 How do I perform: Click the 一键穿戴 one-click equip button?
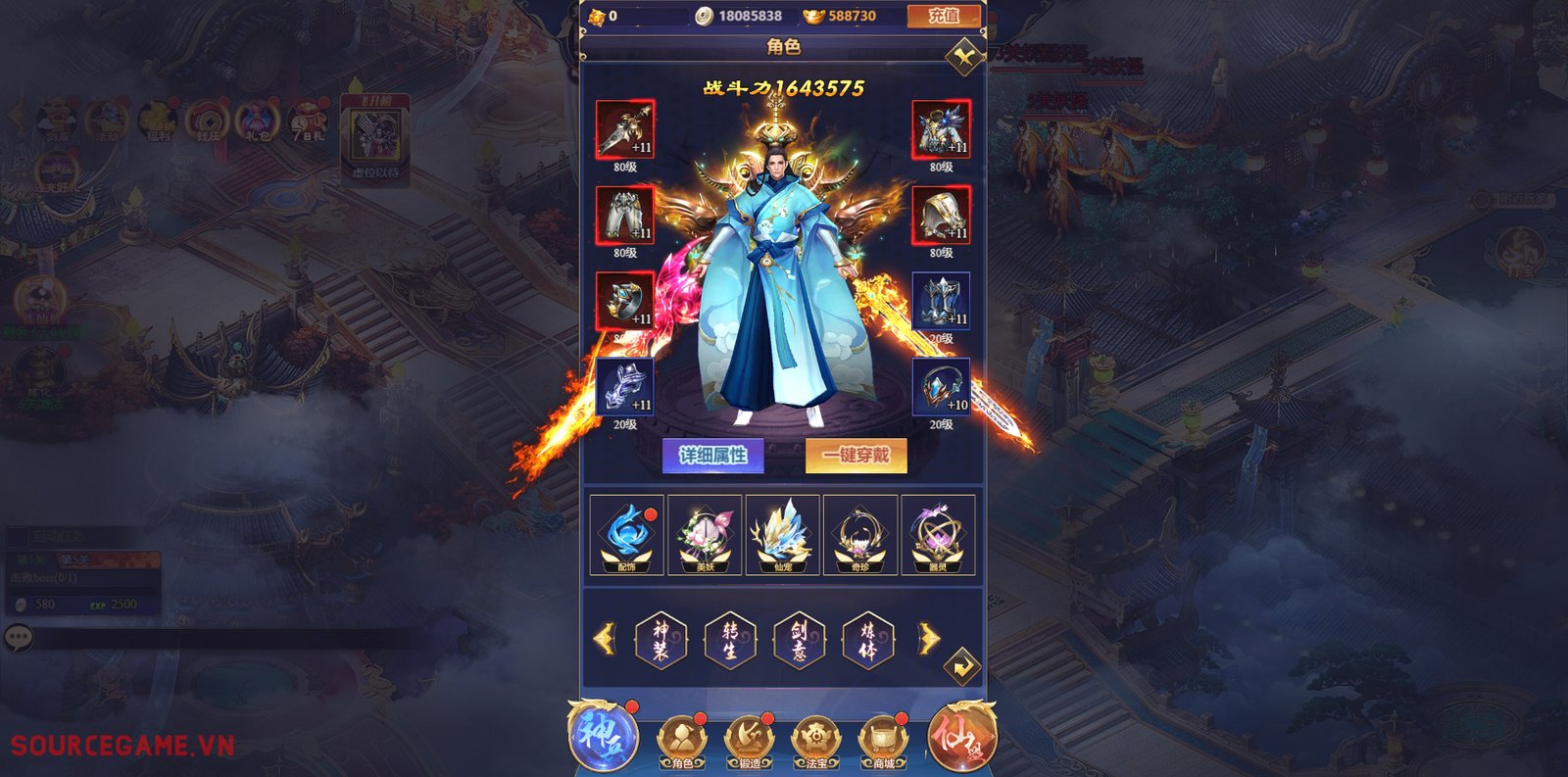856,454
